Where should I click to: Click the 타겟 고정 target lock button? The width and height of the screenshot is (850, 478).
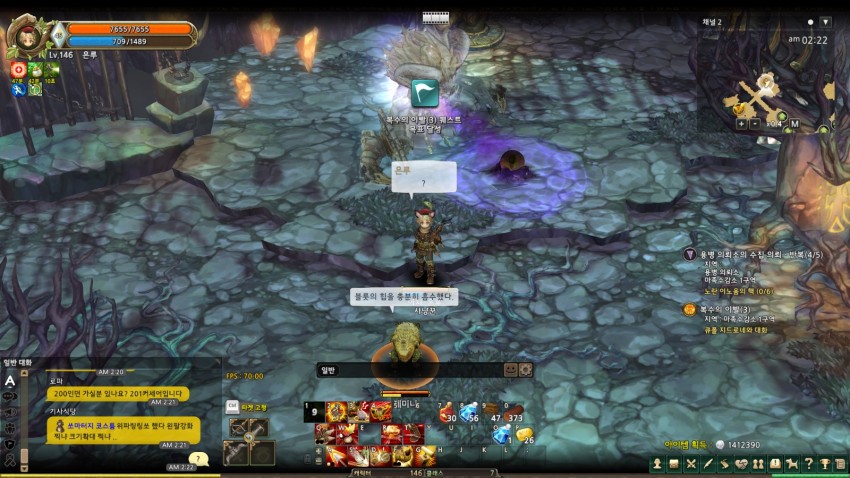(249, 407)
